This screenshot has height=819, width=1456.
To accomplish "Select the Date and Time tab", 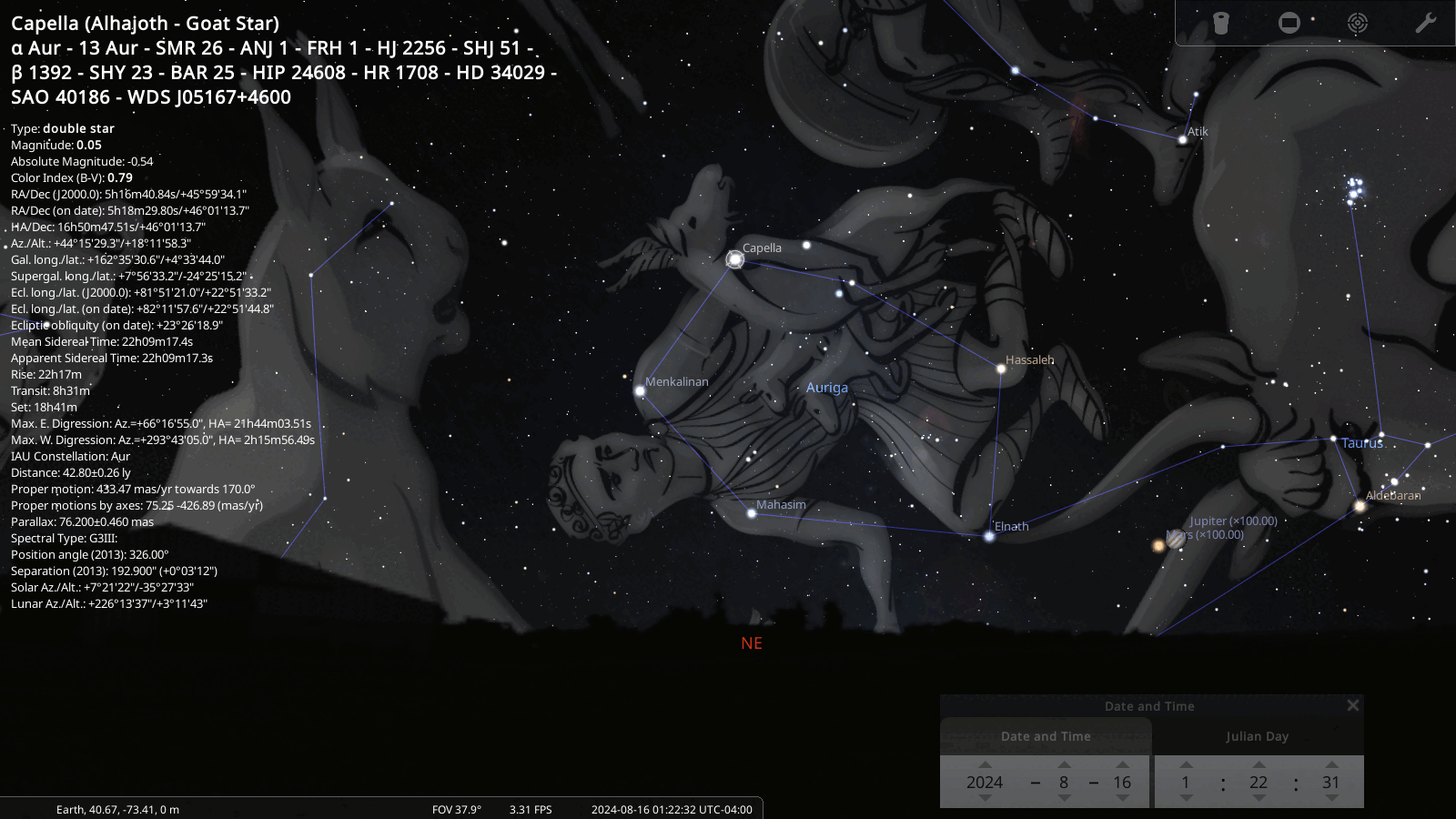I will pyautogui.click(x=1046, y=736).
